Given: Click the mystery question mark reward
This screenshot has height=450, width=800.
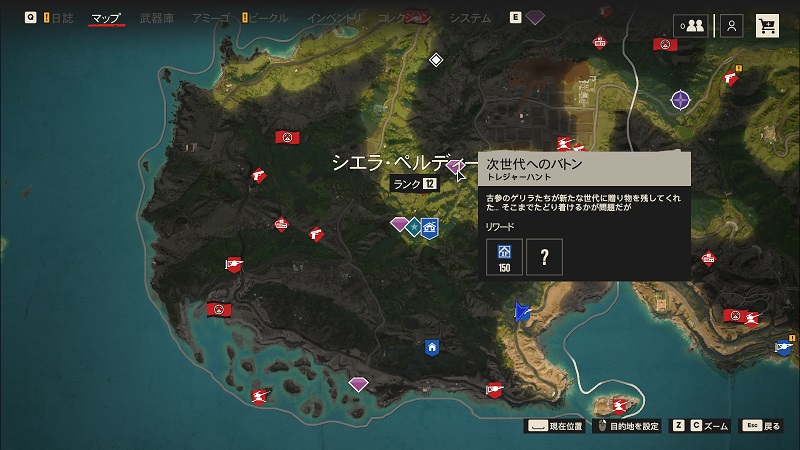Looking at the screenshot, I should (544, 257).
